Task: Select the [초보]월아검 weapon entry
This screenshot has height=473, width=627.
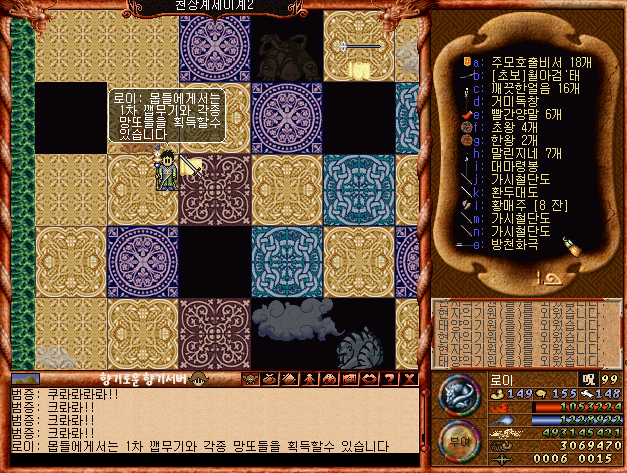Action: coord(530,75)
